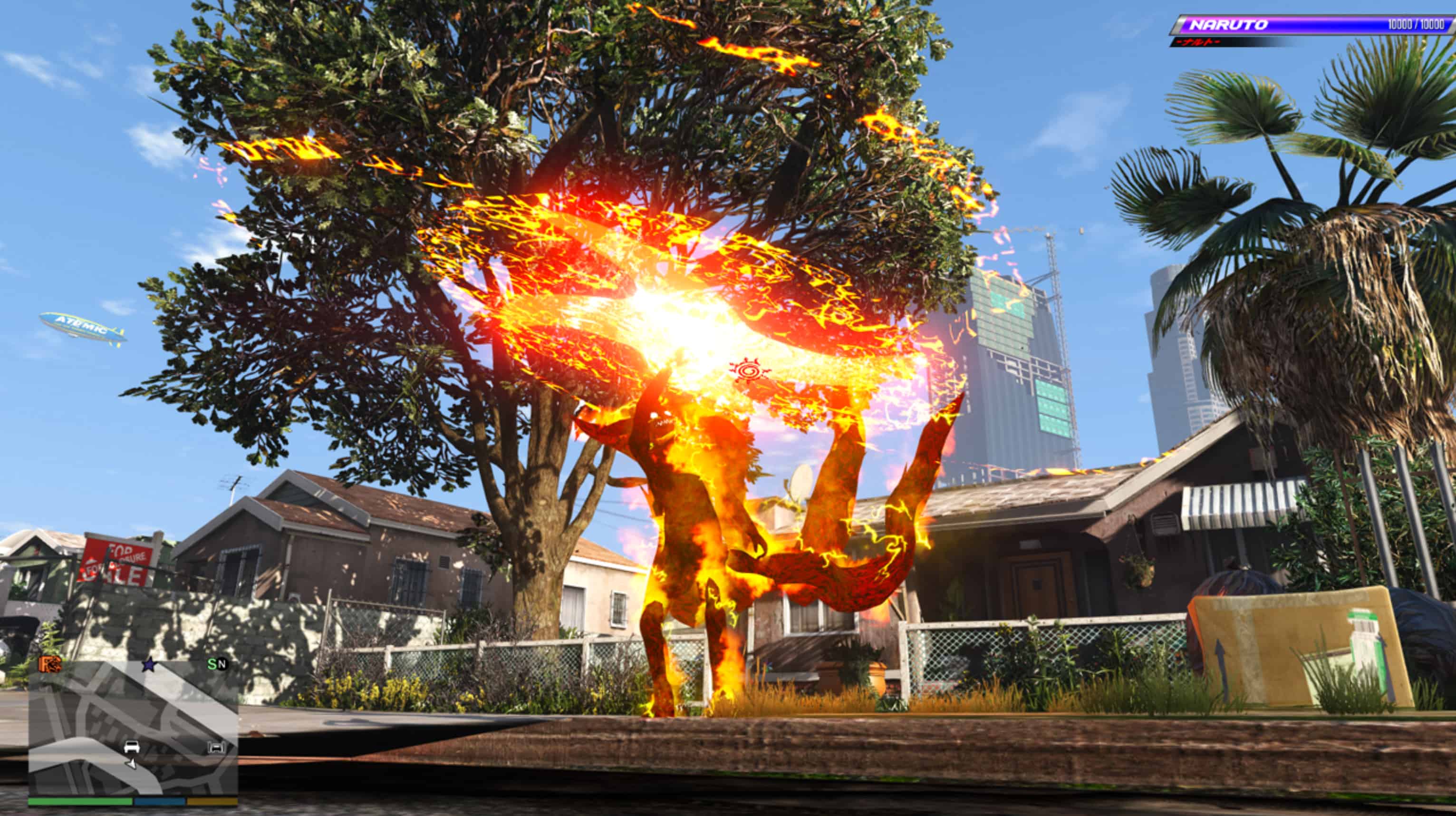Select the white car blip on minimap
Screen dimensions: 1456x816
(x=131, y=747)
